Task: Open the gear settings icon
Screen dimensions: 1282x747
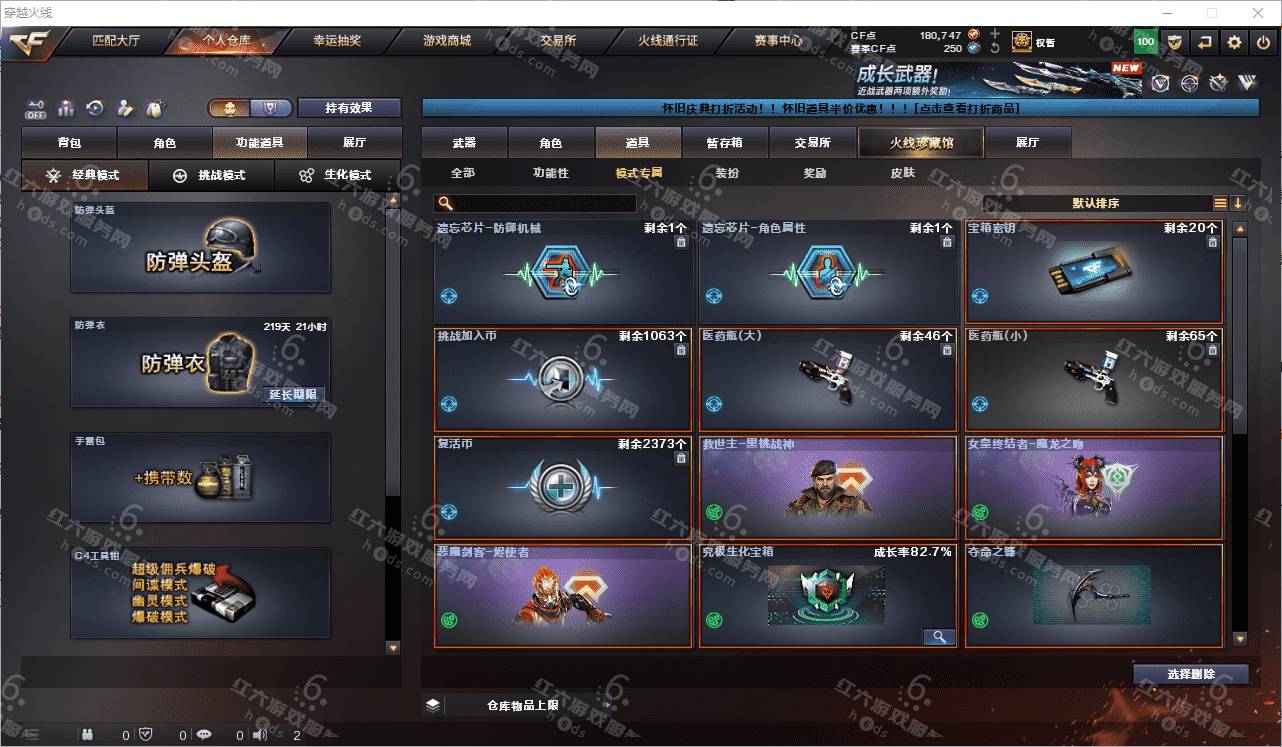Action: coord(1234,42)
